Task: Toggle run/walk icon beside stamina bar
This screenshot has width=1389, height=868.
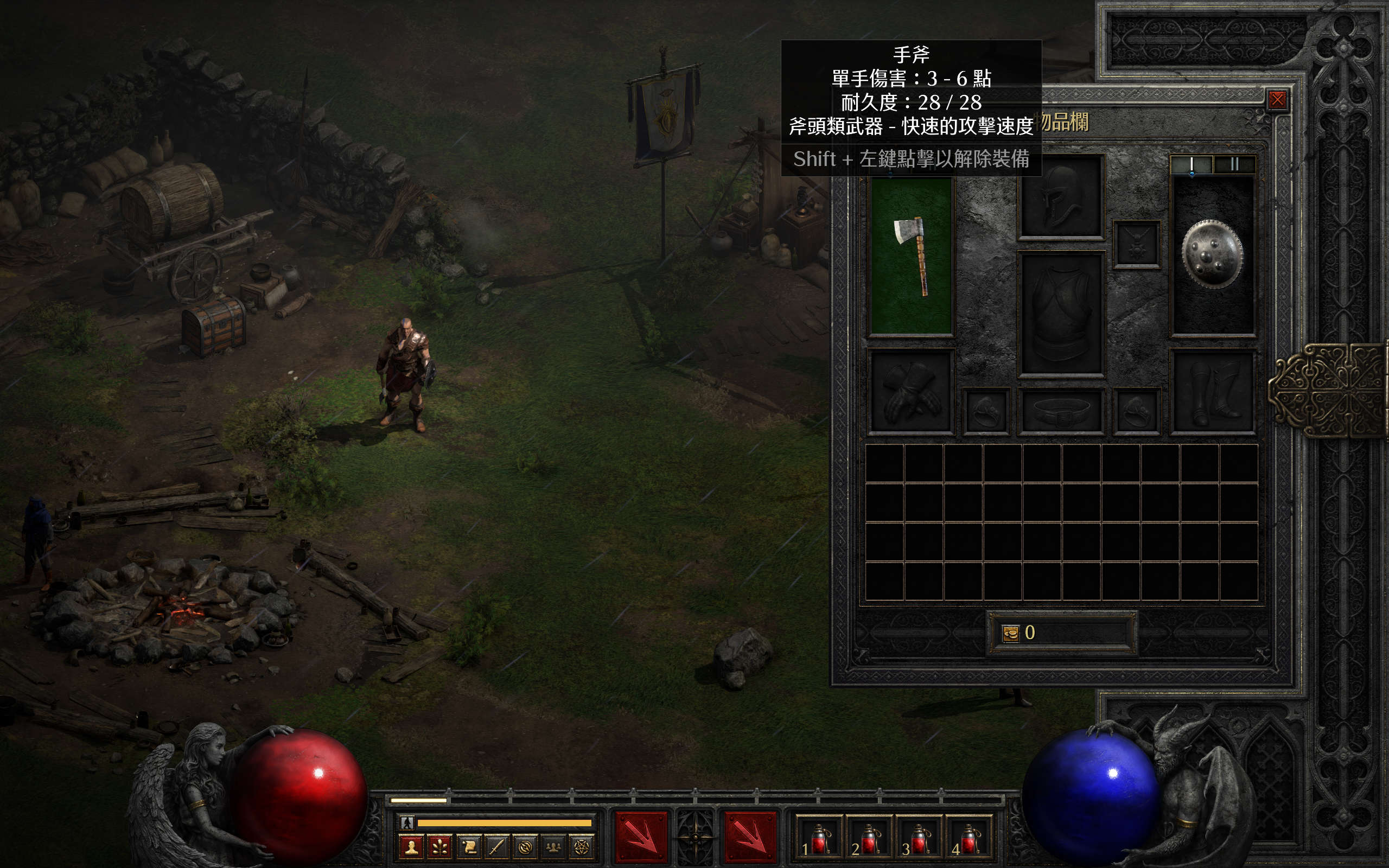Action: click(x=407, y=822)
